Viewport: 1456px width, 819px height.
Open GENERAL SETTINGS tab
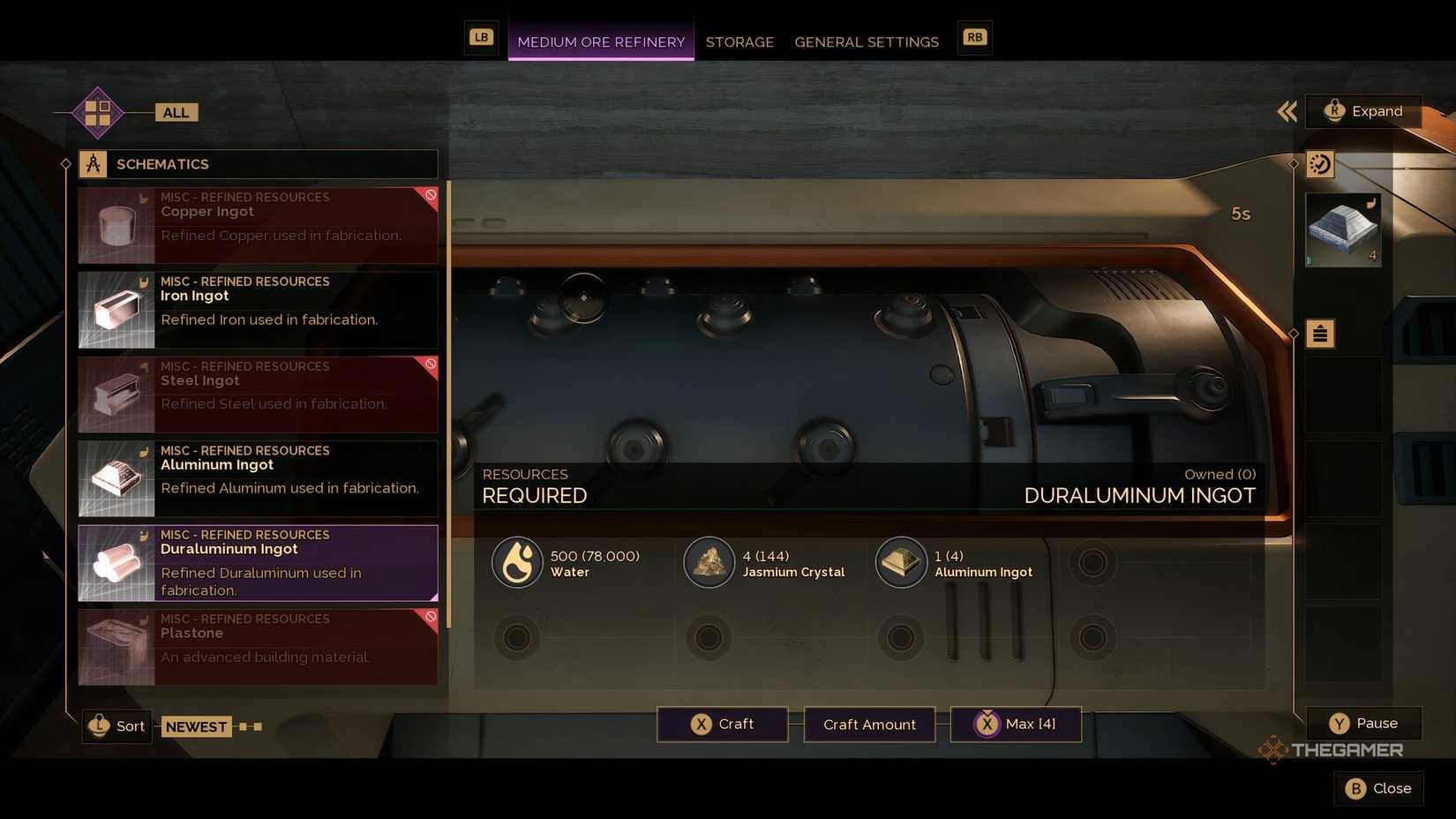point(866,41)
